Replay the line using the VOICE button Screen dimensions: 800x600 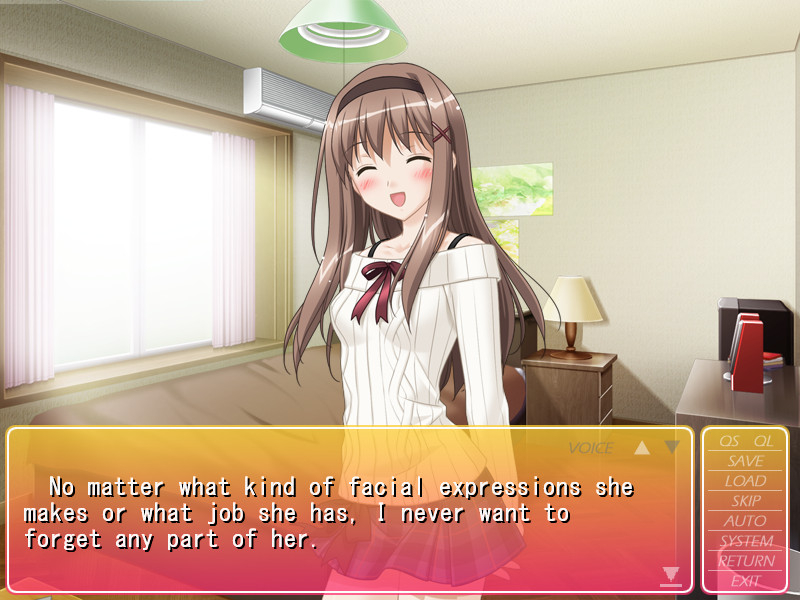pos(591,448)
